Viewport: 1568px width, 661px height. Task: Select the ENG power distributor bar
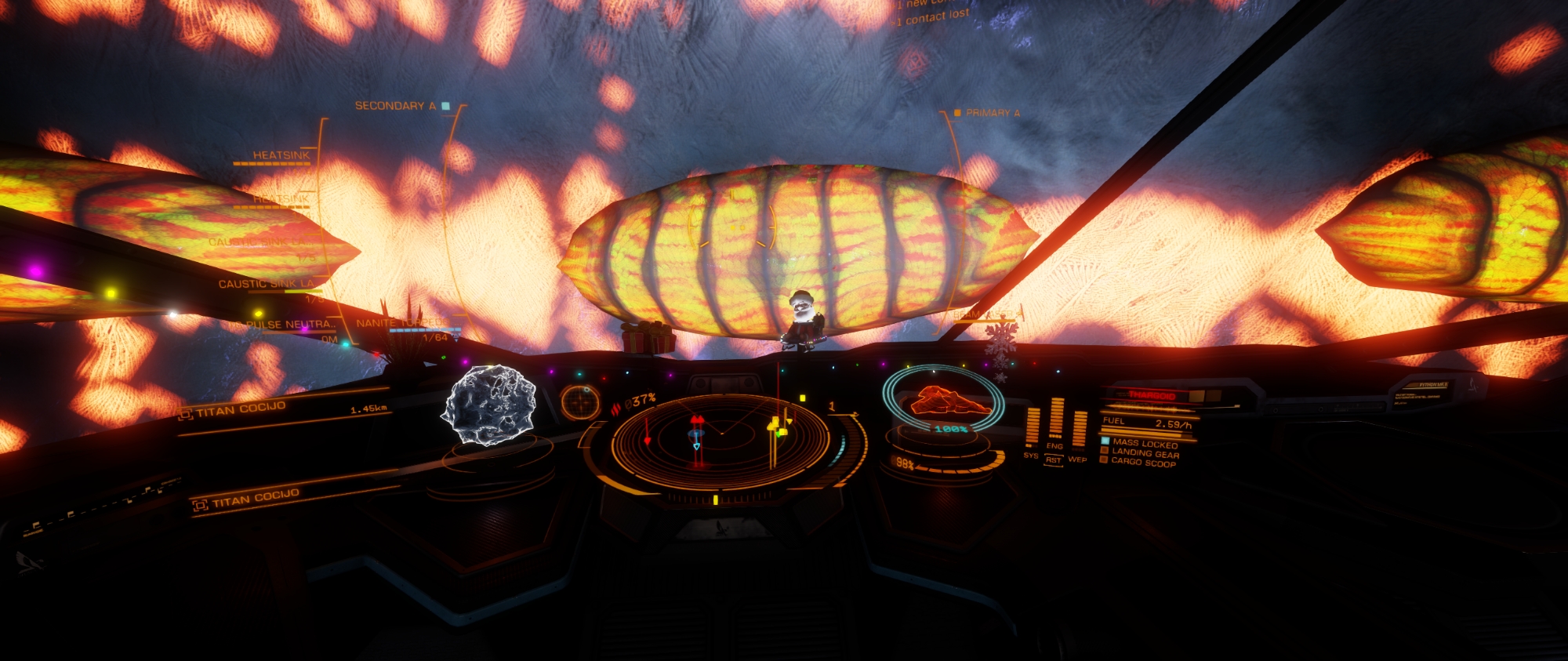click(x=1055, y=418)
